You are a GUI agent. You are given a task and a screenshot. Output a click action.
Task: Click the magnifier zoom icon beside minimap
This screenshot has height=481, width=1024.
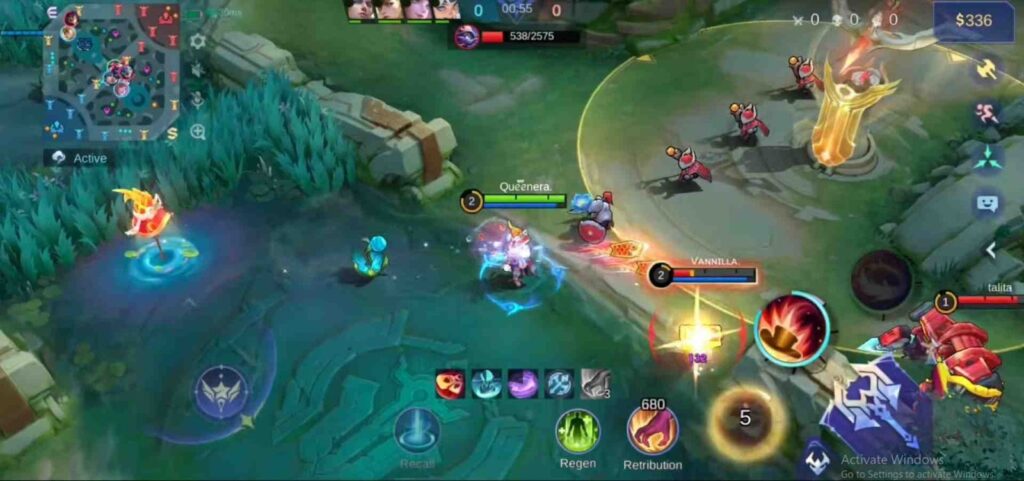pos(198,131)
